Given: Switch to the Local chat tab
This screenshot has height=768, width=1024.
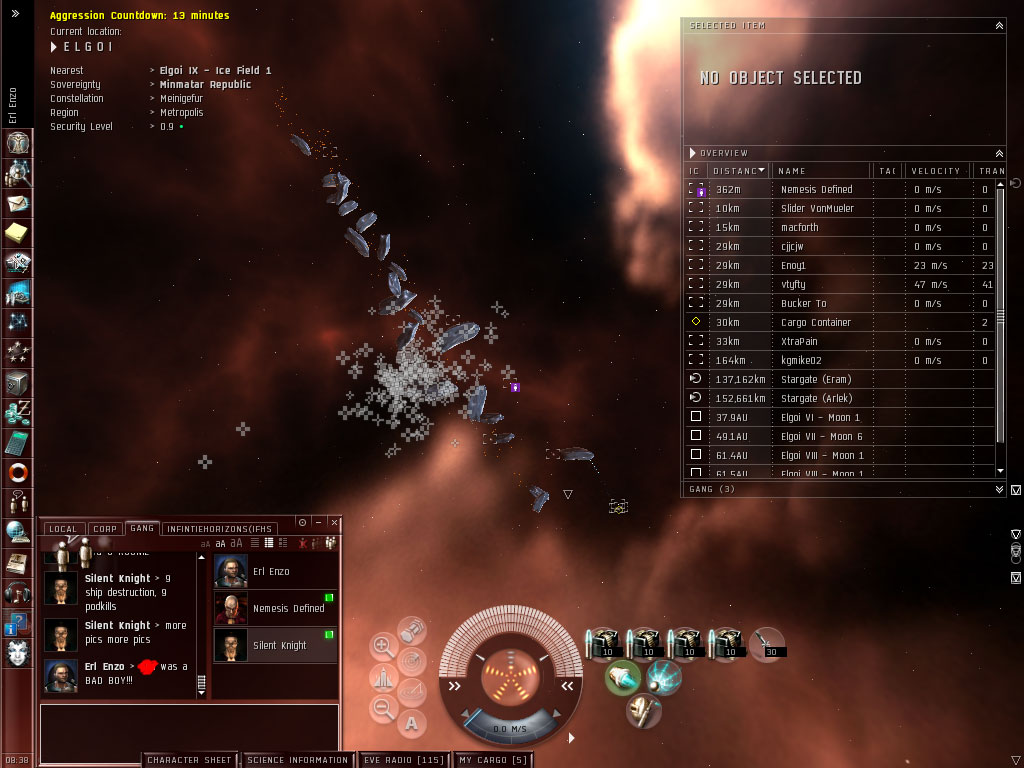Looking at the screenshot, I should coord(62,528).
